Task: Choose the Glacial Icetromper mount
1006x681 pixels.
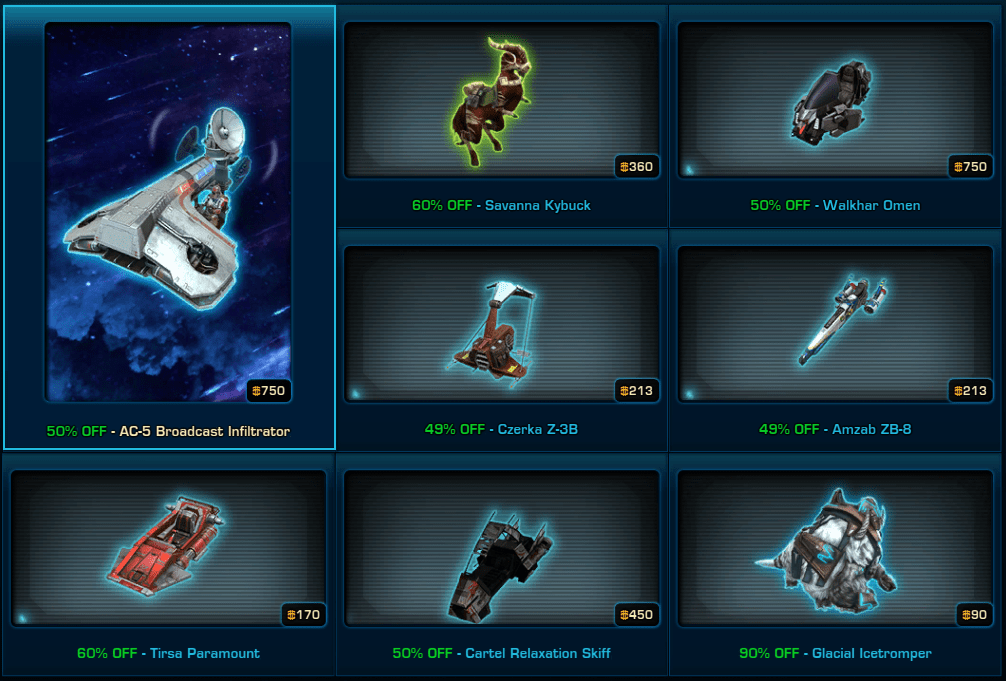Action: click(835, 549)
